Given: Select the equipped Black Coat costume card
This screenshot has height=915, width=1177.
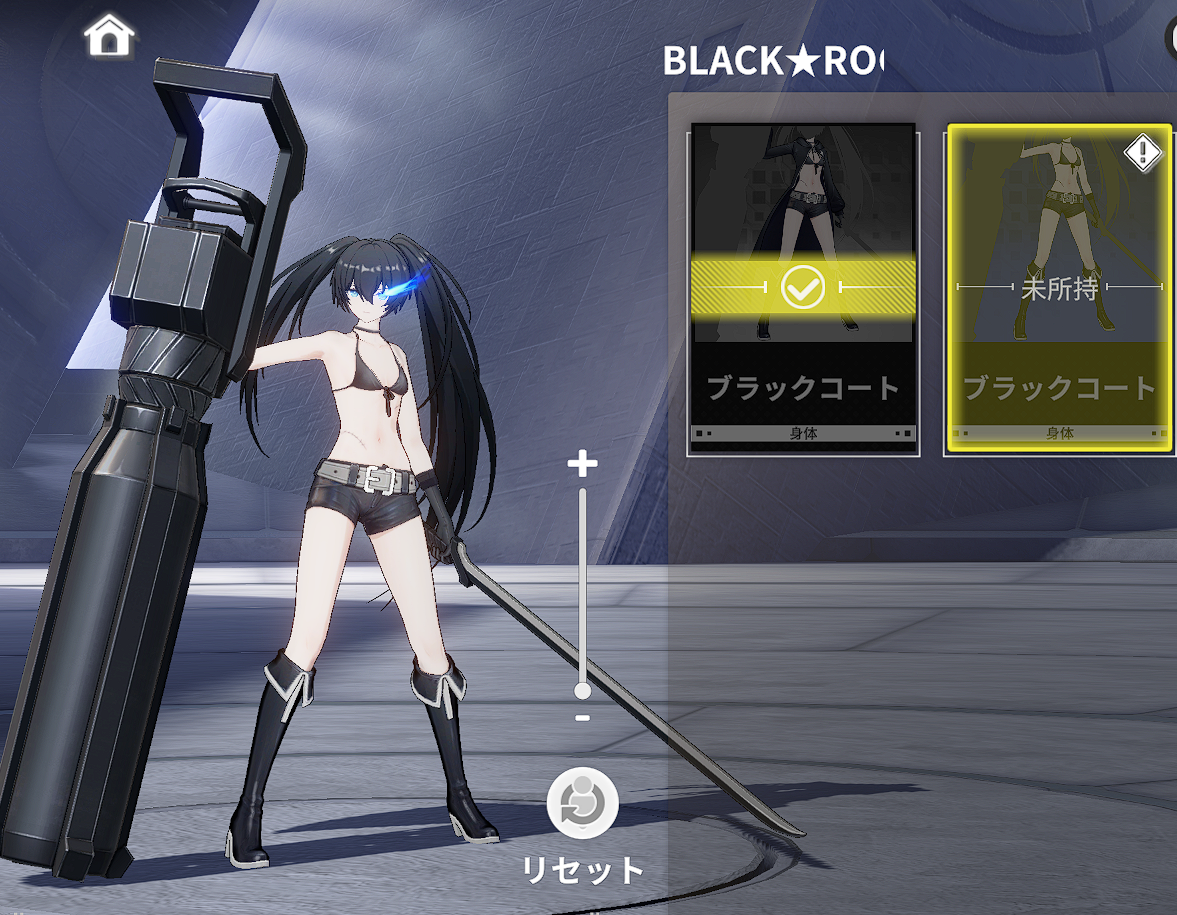Looking at the screenshot, I should 802,289.
